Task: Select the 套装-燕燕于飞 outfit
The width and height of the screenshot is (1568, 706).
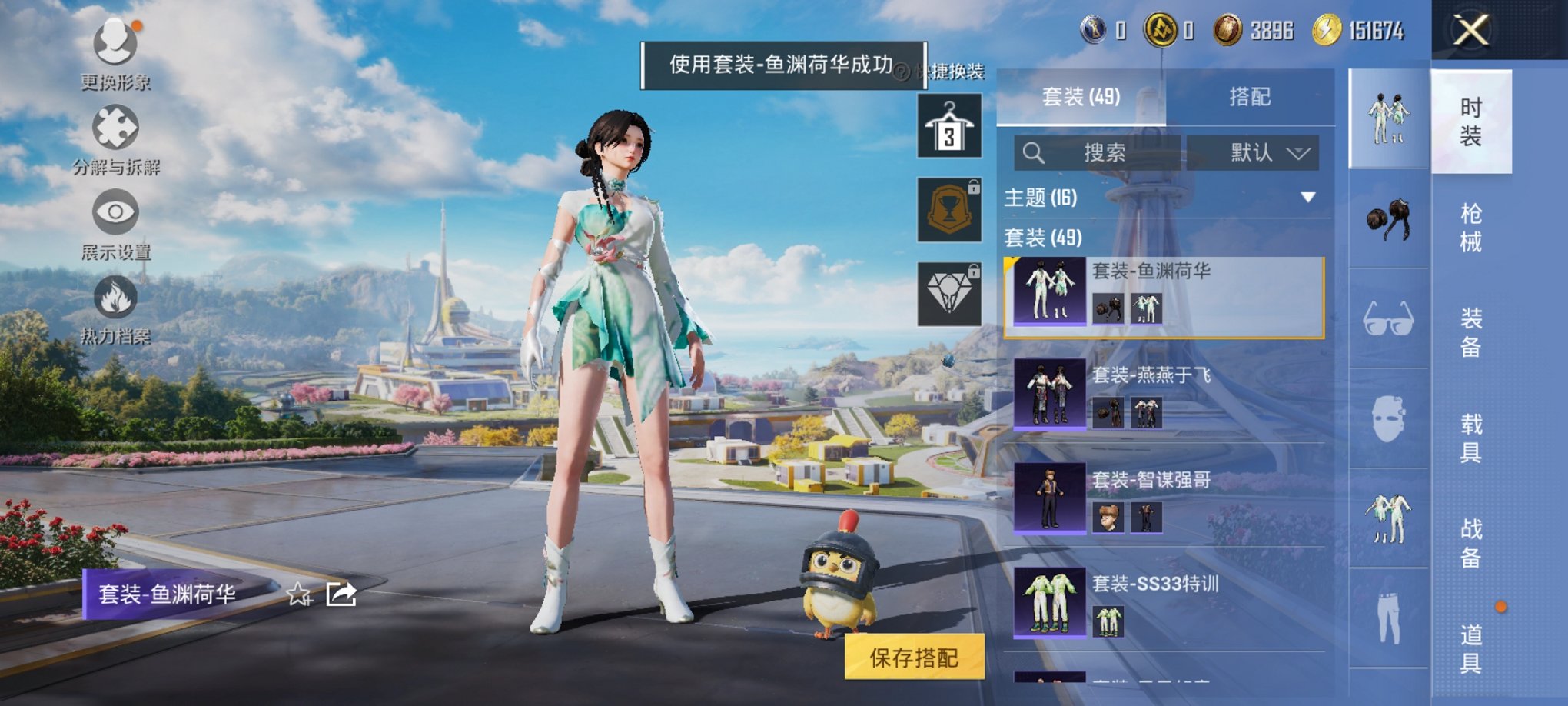Action: coord(1164,394)
